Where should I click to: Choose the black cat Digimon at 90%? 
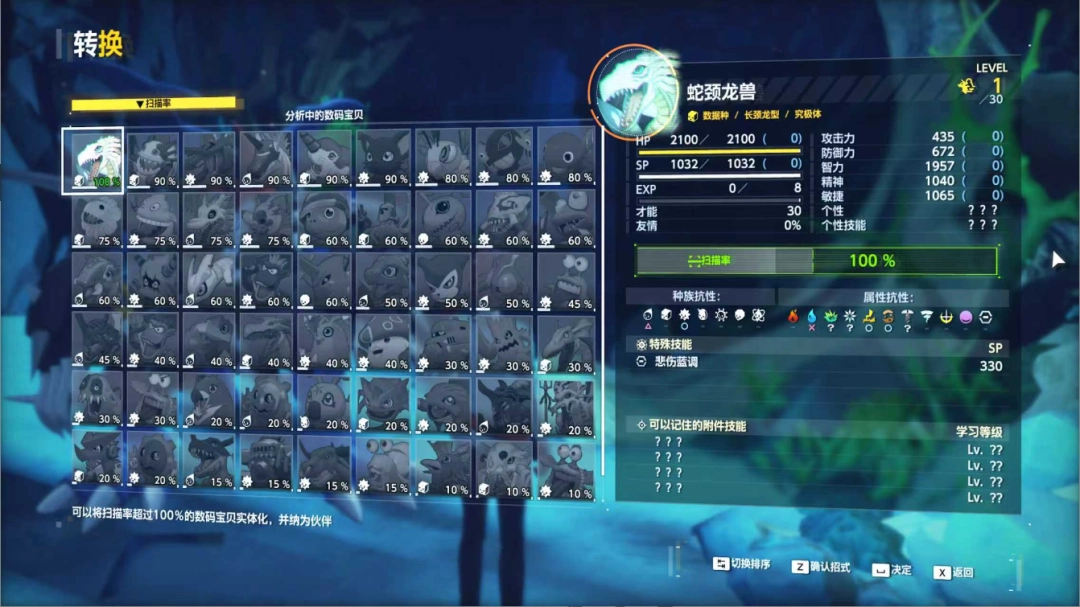(x=384, y=158)
